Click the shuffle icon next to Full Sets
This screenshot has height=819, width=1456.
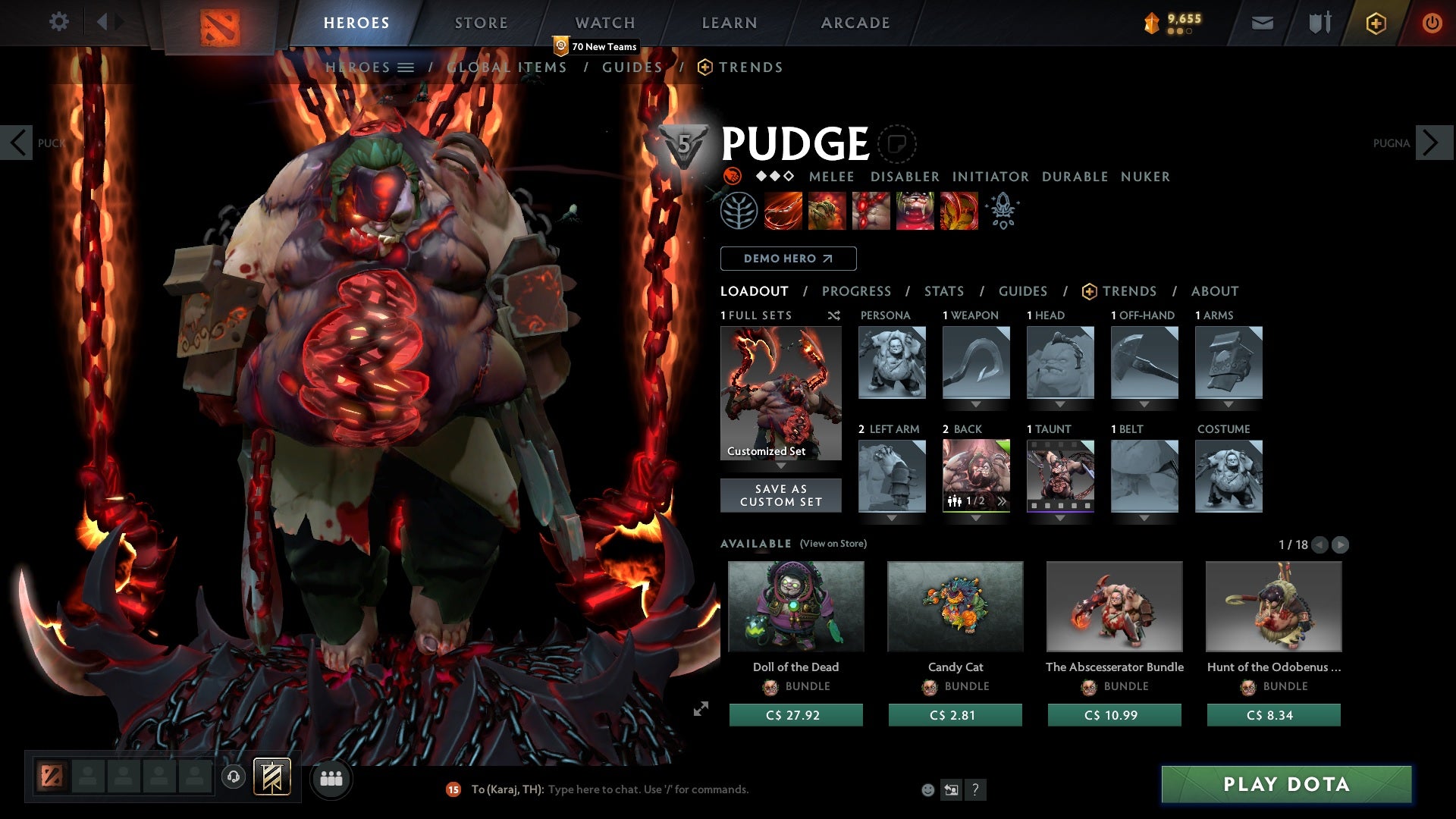click(834, 316)
